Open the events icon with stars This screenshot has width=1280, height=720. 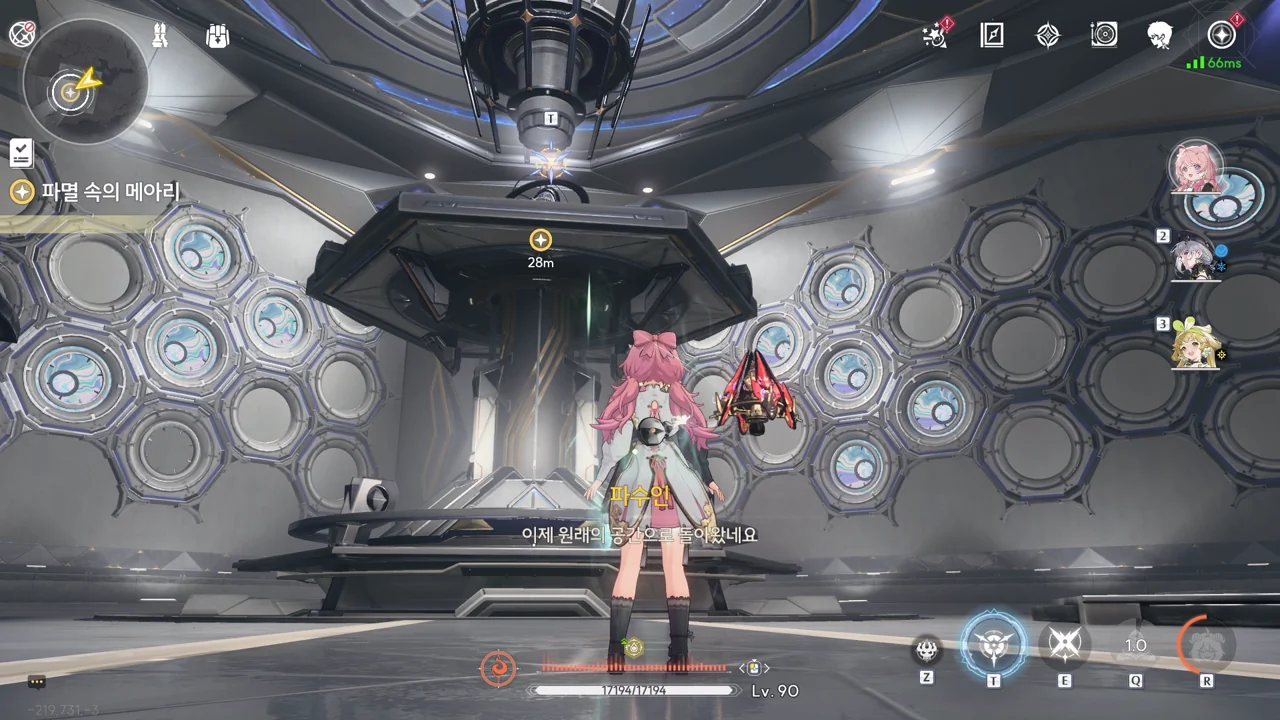pyautogui.click(x=936, y=35)
